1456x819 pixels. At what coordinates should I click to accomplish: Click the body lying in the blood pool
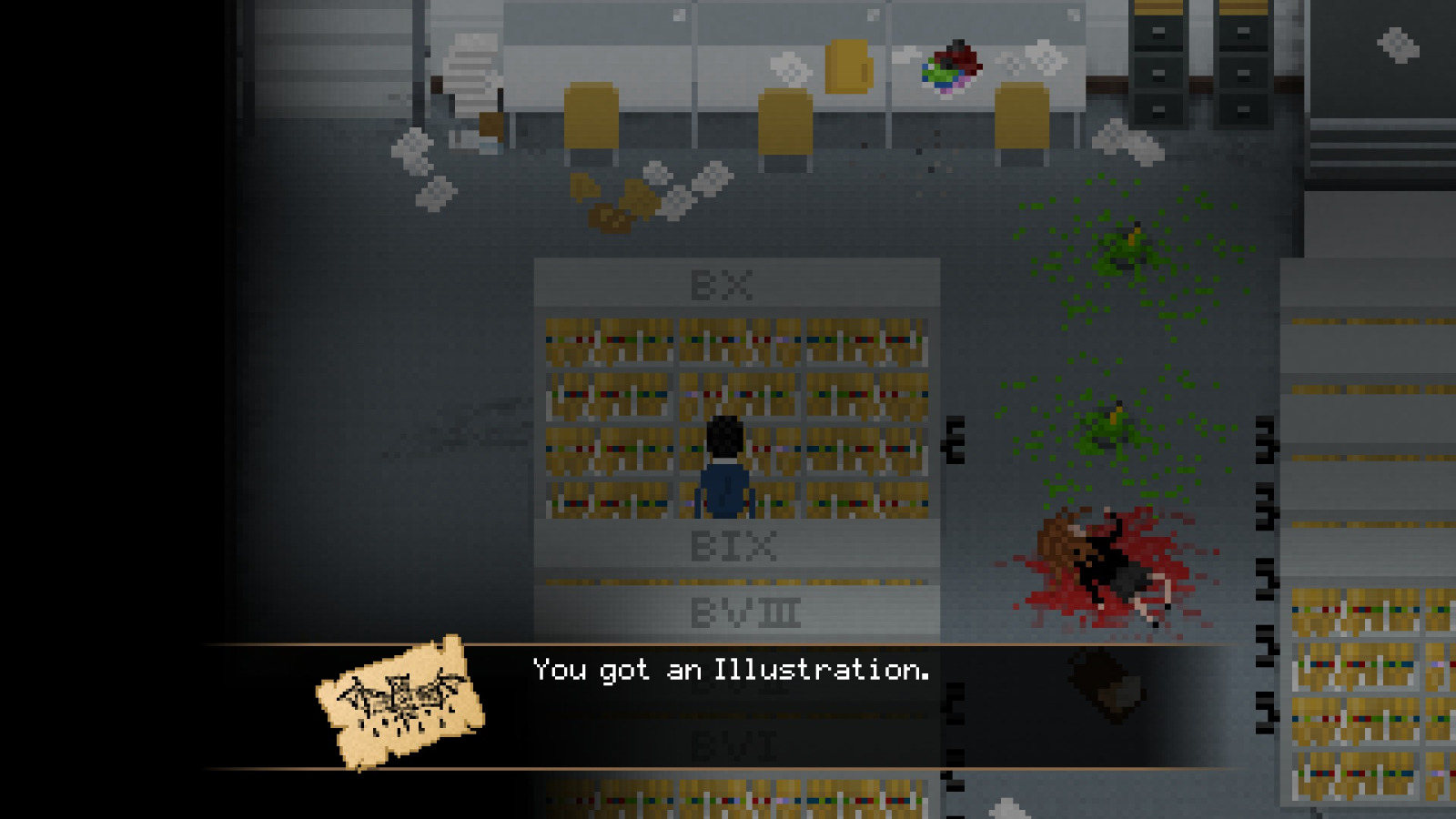coord(1101,560)
